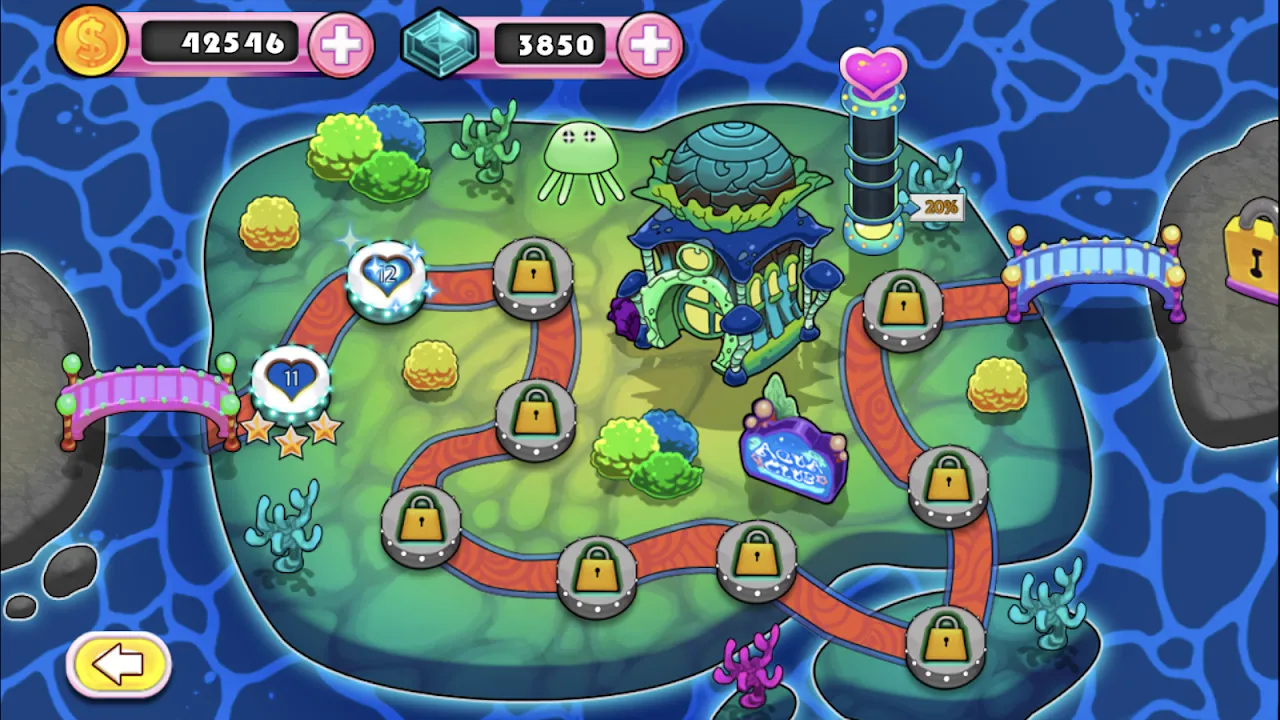Select level 12 heart node

point(387,277)
